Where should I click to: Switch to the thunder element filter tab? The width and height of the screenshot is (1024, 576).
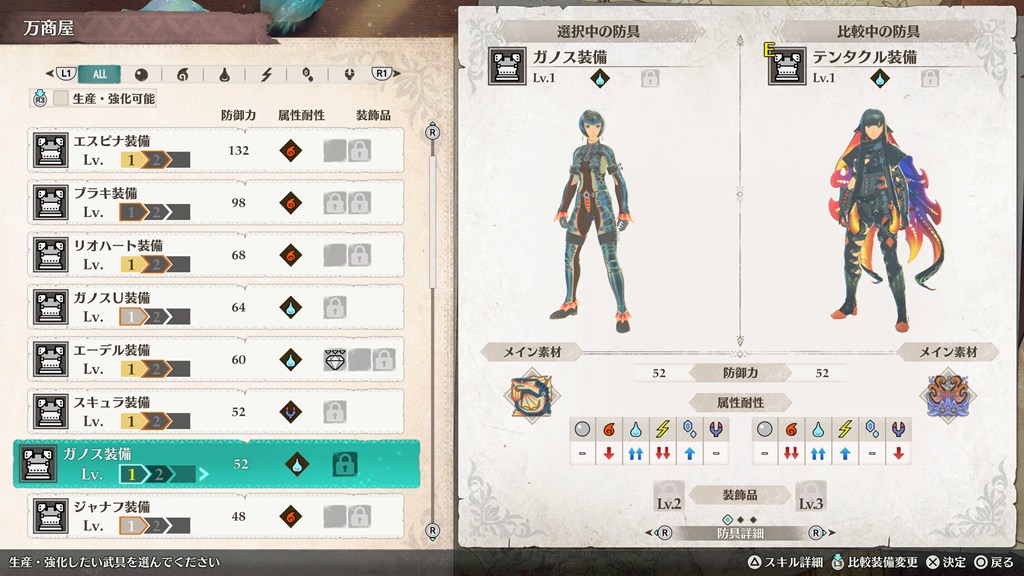click(x=267, y=73)
